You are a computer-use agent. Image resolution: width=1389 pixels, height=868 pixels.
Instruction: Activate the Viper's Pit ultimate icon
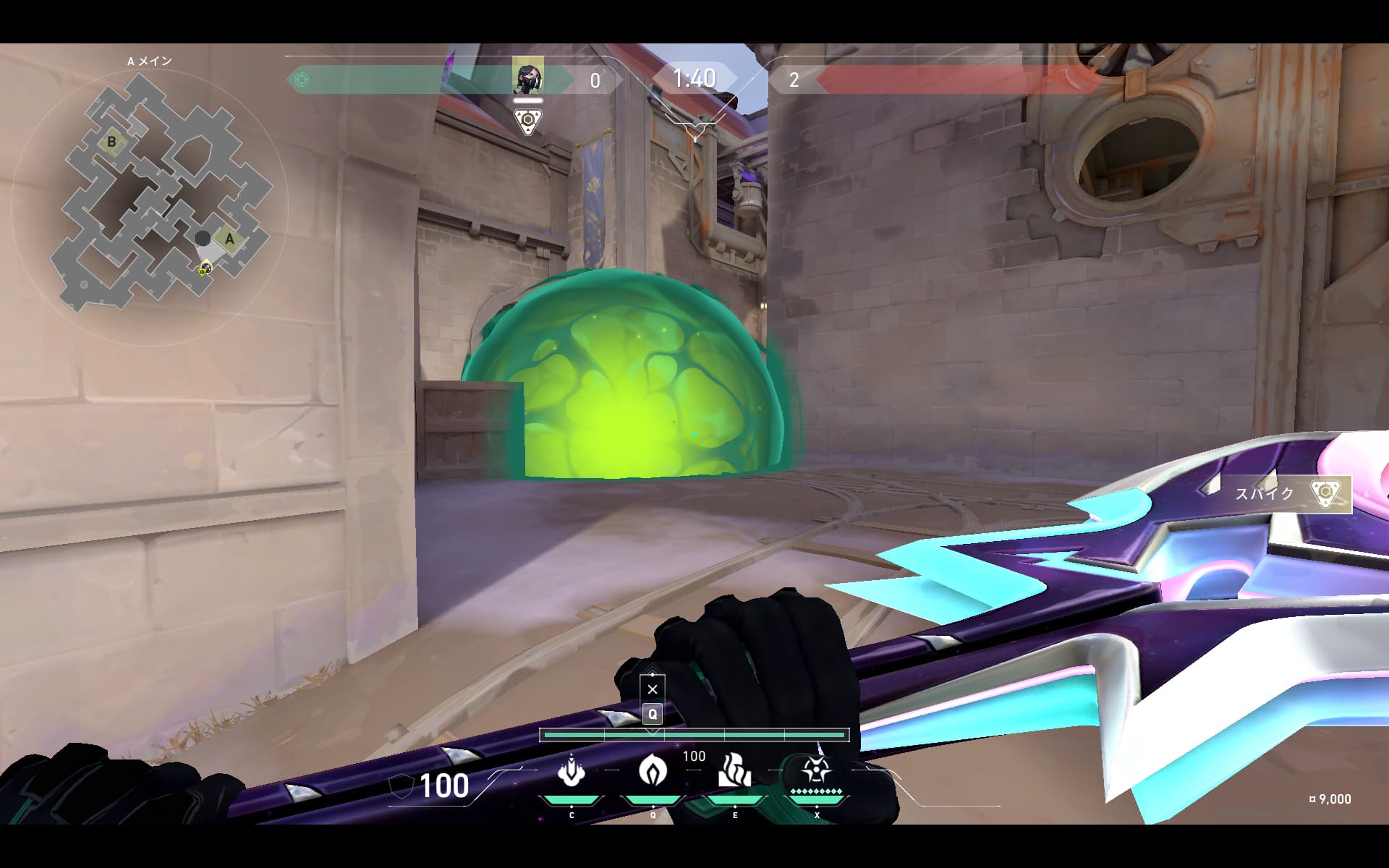coord(816,772)
